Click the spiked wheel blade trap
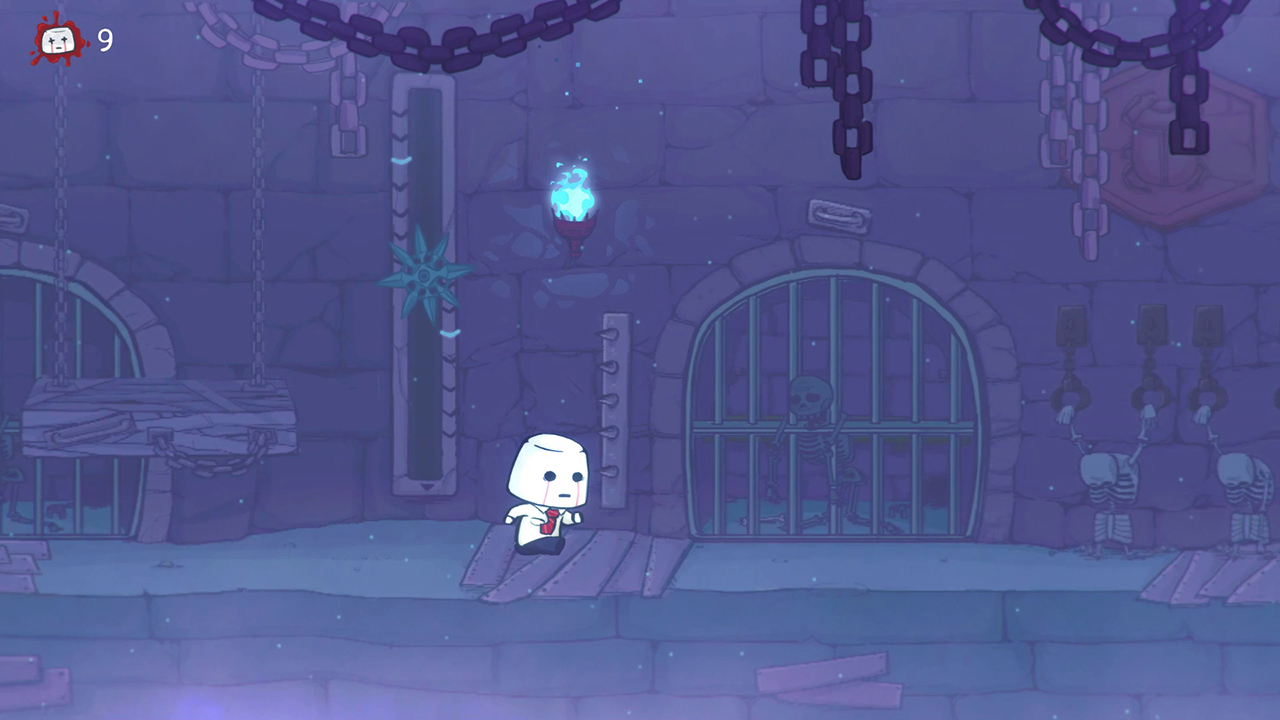This screenshot has width=1280, height=720. pos(425,275)
